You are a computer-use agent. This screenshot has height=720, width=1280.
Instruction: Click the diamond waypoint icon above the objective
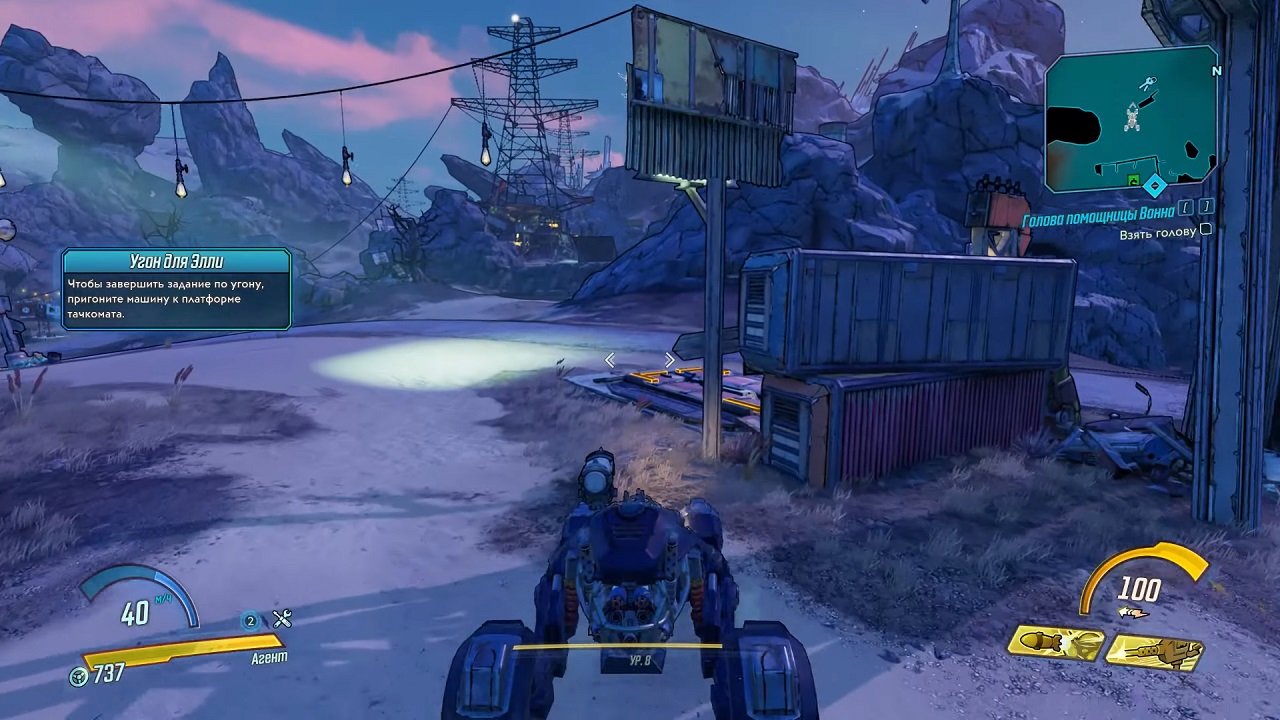(1155, 185)
